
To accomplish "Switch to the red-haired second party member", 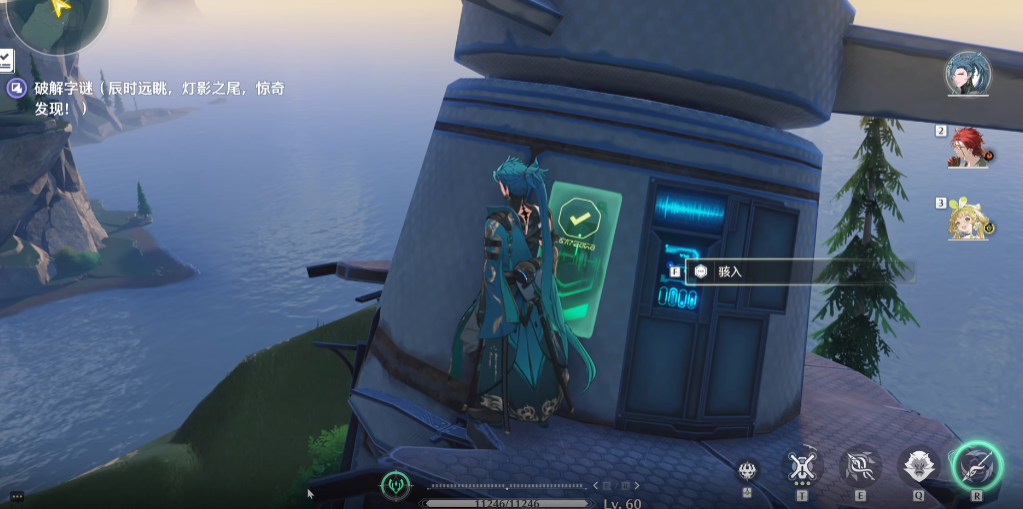I will (968, 146).
